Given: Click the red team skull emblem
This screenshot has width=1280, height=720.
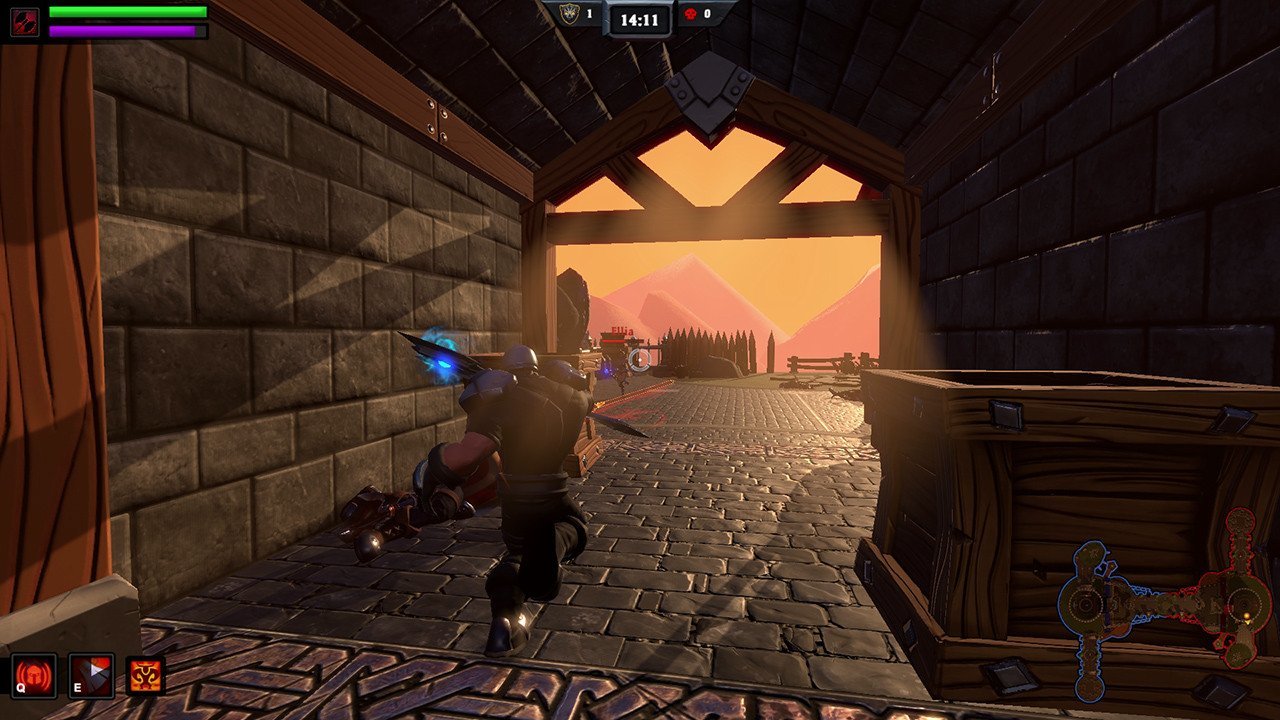Looking at the screenshot, I should [x=688, y=14].
